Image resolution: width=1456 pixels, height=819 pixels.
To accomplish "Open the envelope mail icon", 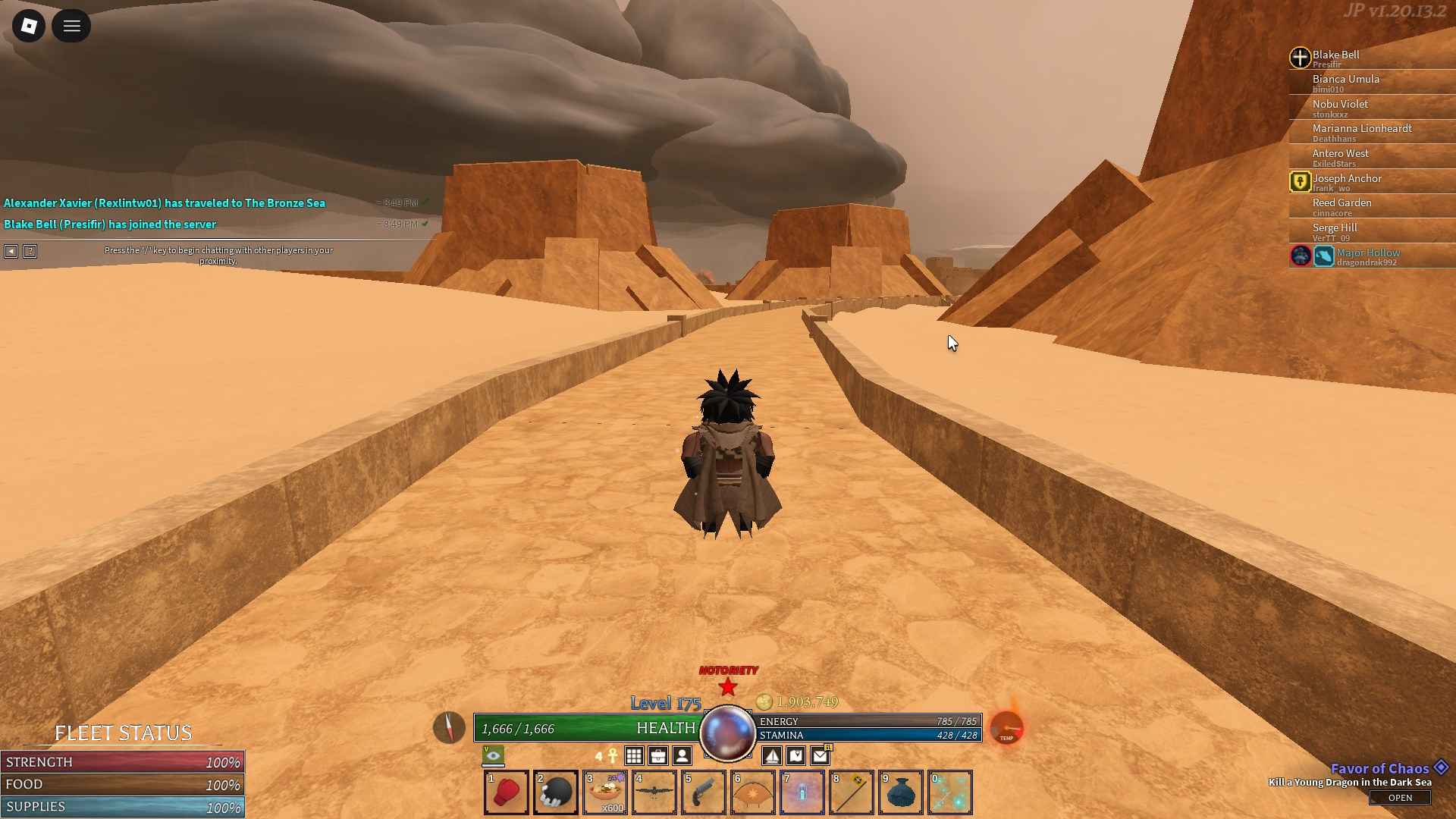I will tap(821, 756).
